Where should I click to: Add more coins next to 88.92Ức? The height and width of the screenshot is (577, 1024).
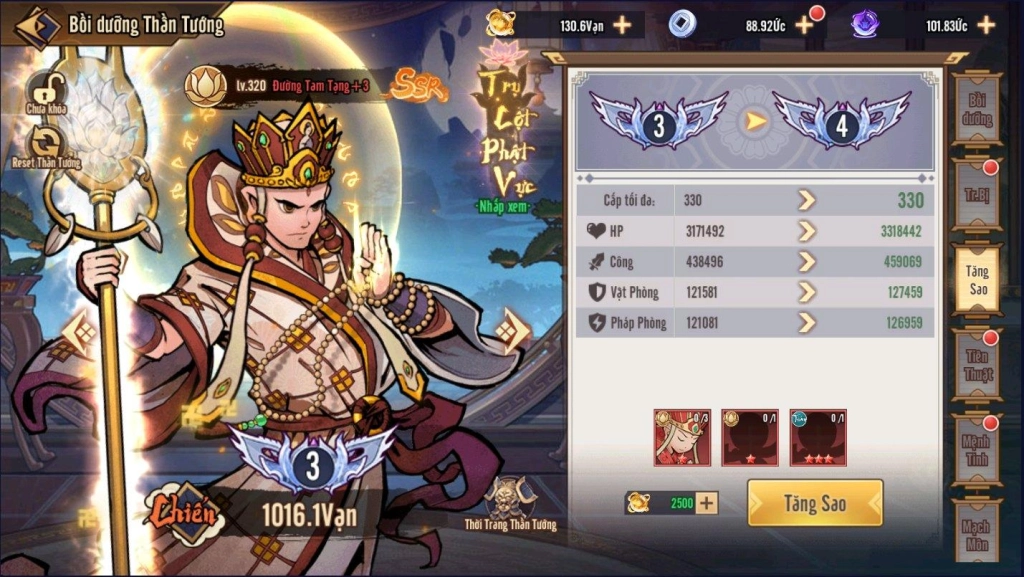point(804,25)
